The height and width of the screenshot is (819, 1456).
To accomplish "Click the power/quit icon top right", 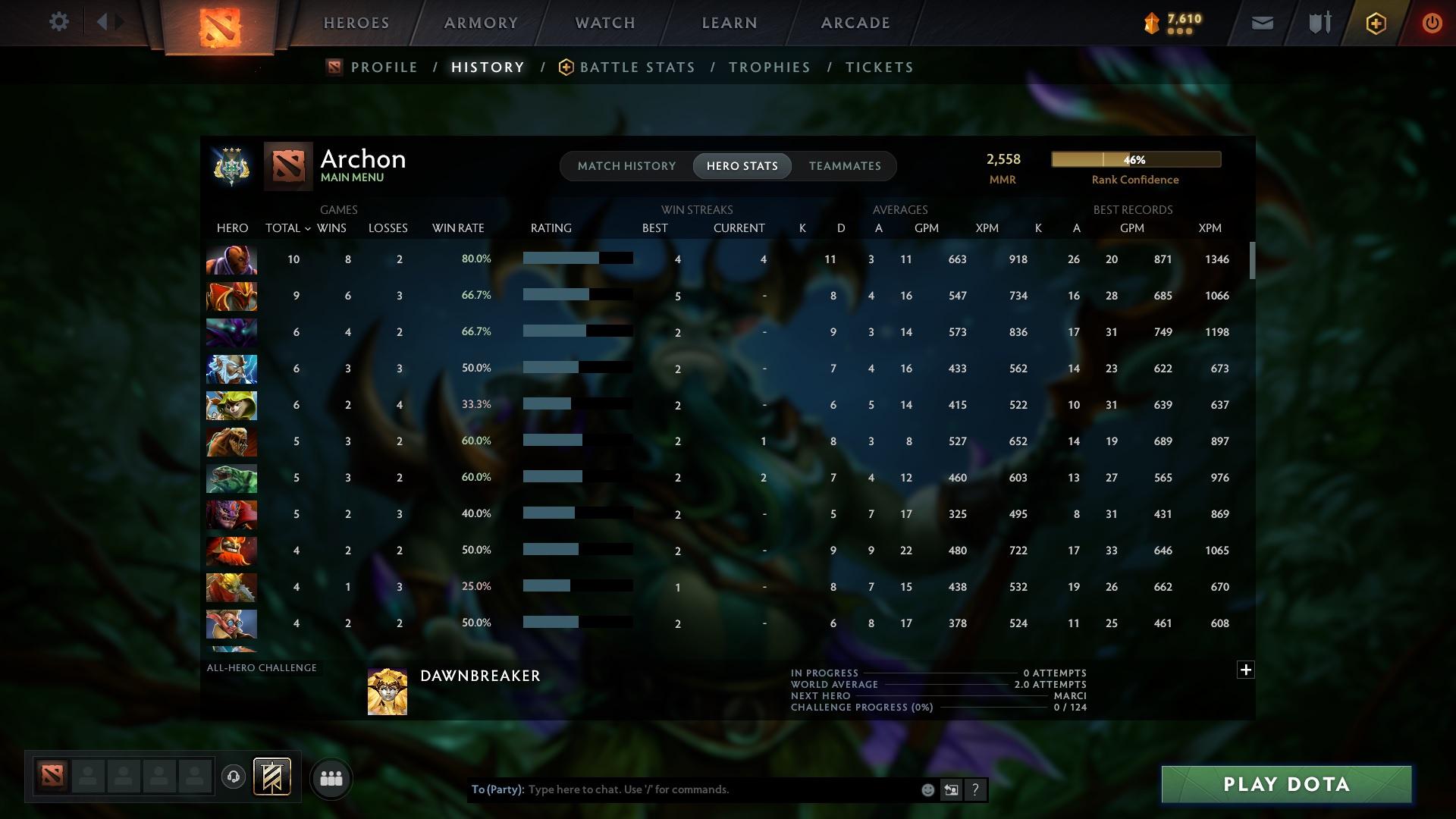I will click(1432, 22).
